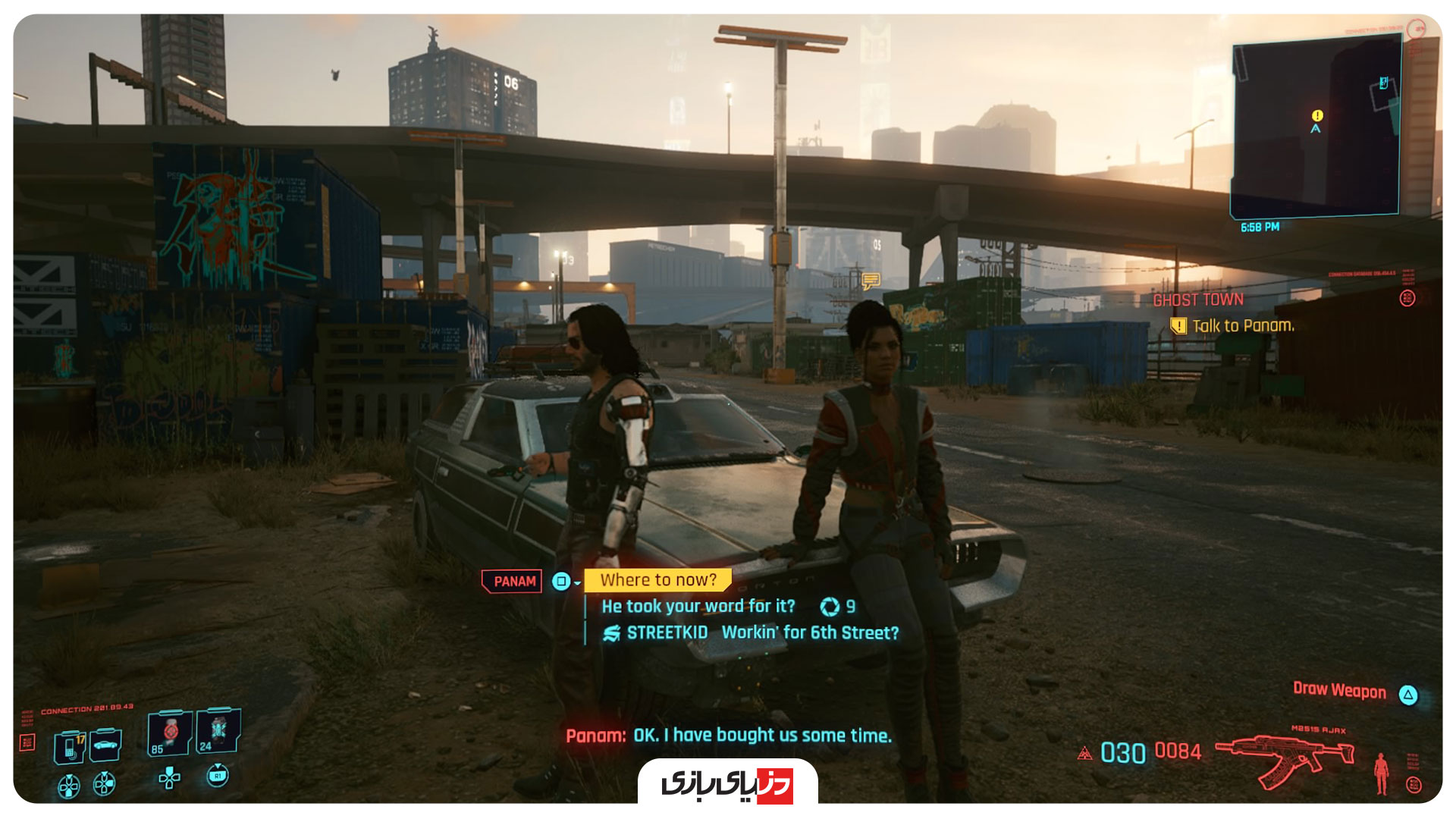Image resolution: width=1456 pixels, height=819 pixels.
Task: Choose the "Where to now?" dialogue reply
Action: (x=657, y=580)
